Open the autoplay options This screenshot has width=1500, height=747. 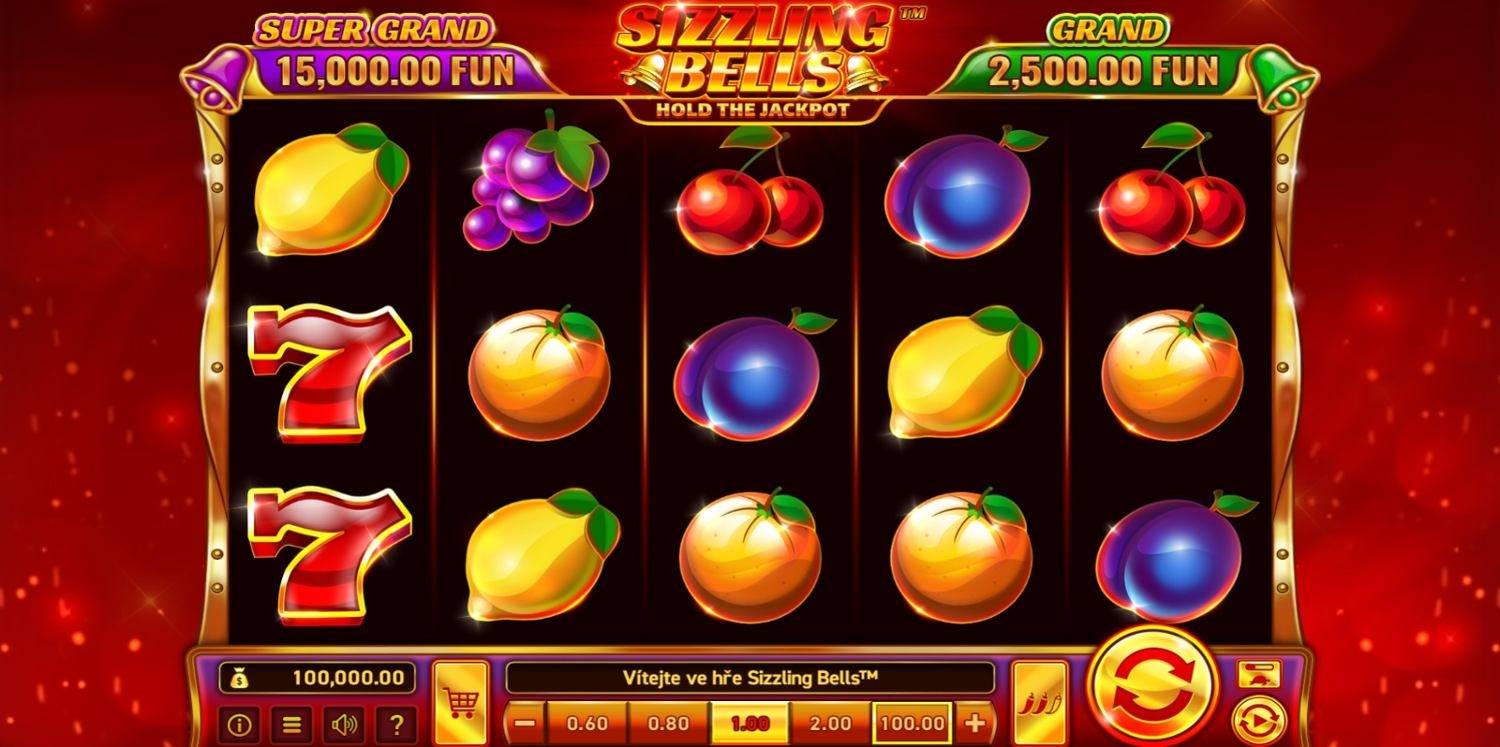pos(1258,717)
